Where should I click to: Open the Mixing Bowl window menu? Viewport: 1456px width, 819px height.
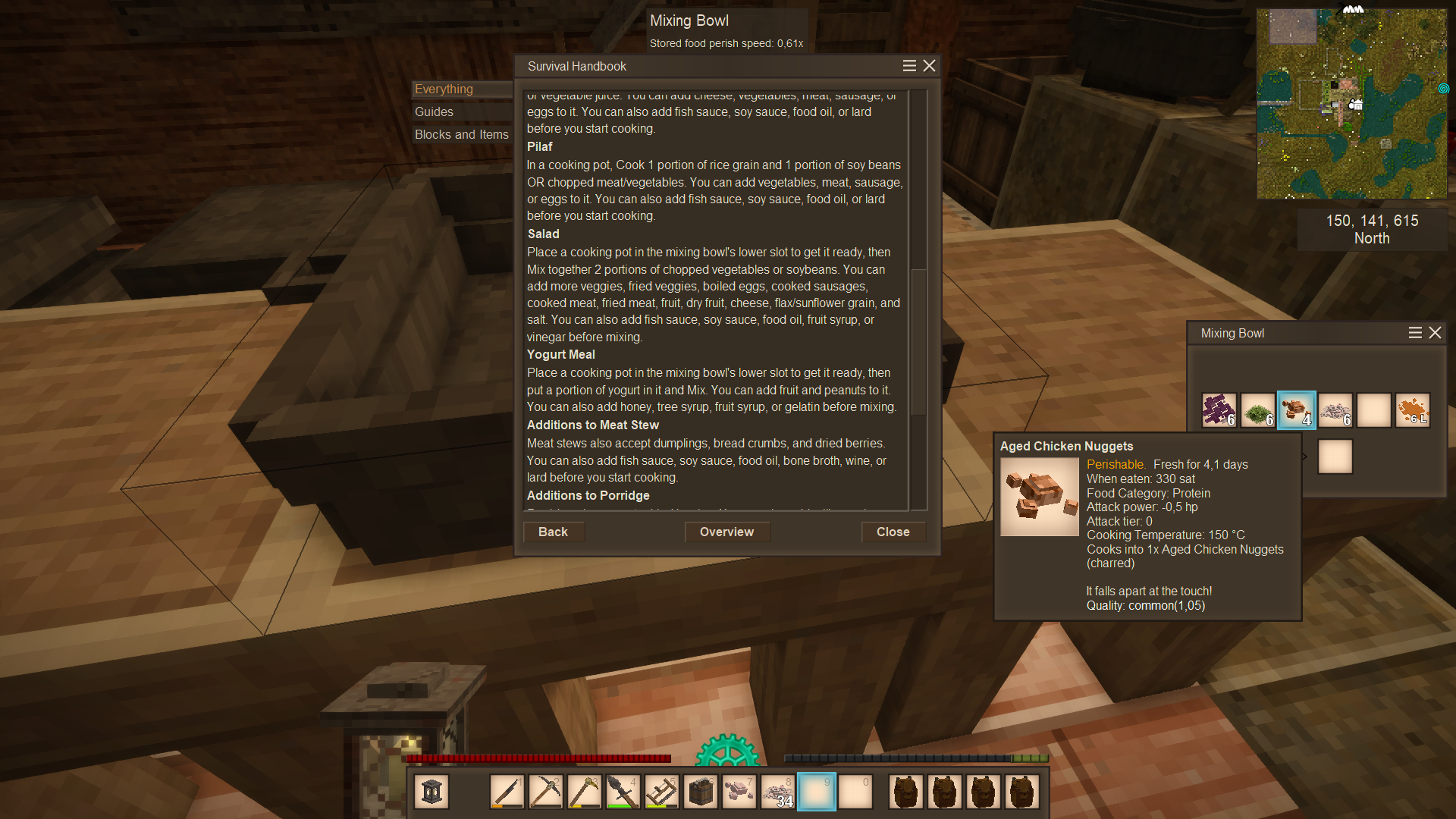pyautogui.click(x=1415, y=333)
